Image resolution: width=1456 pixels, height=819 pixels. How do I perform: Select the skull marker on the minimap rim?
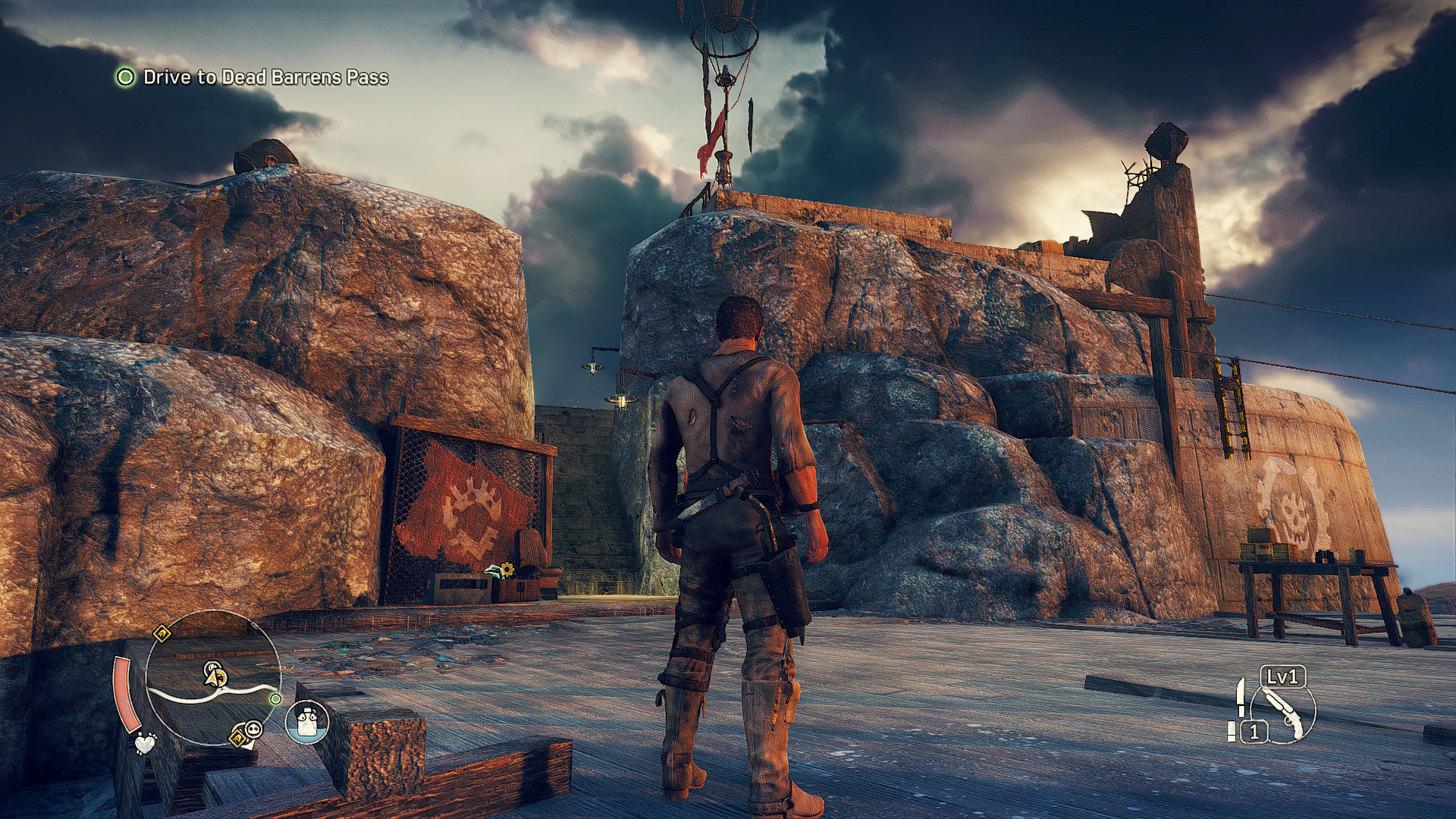pos(254,730)
